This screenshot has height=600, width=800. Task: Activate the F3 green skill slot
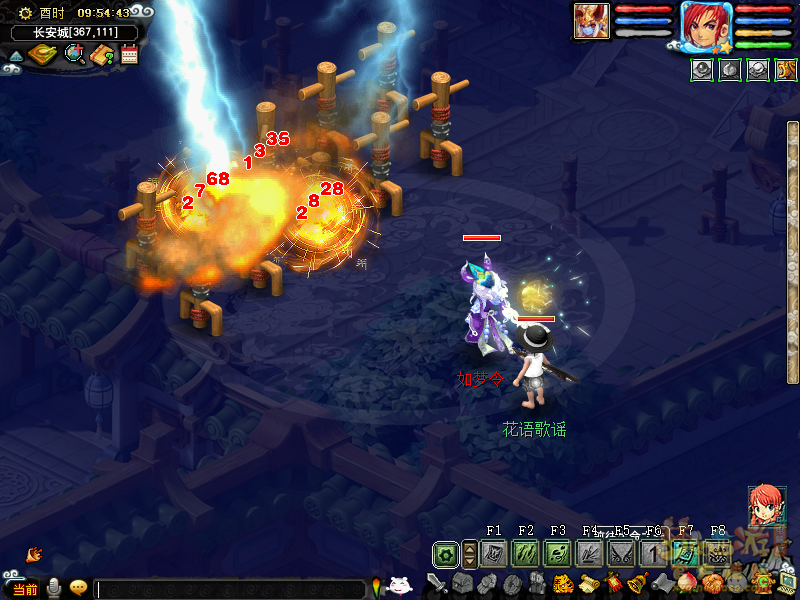(x=557, y=553)
